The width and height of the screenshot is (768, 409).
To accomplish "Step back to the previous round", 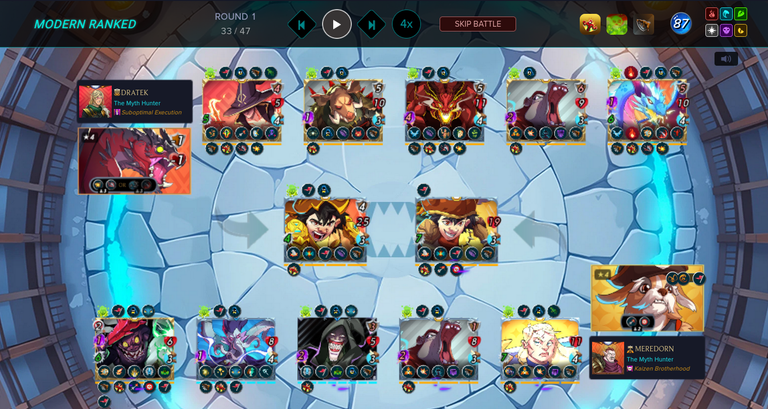I will (x=302, y=24).
